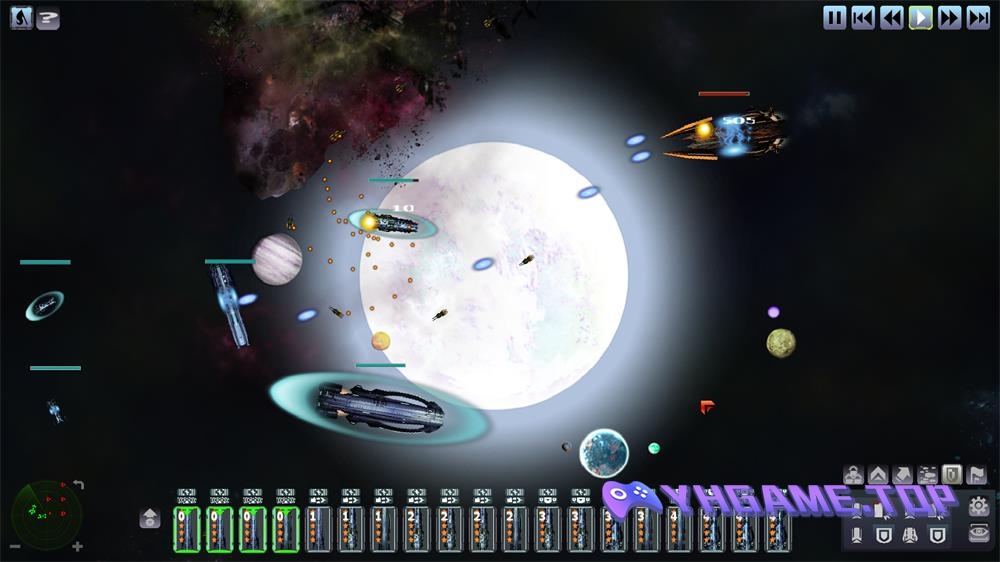The height and width of the screenshot is (562, 1000).
Task: Click the circular radar minimap
Action: coord(45,513)
